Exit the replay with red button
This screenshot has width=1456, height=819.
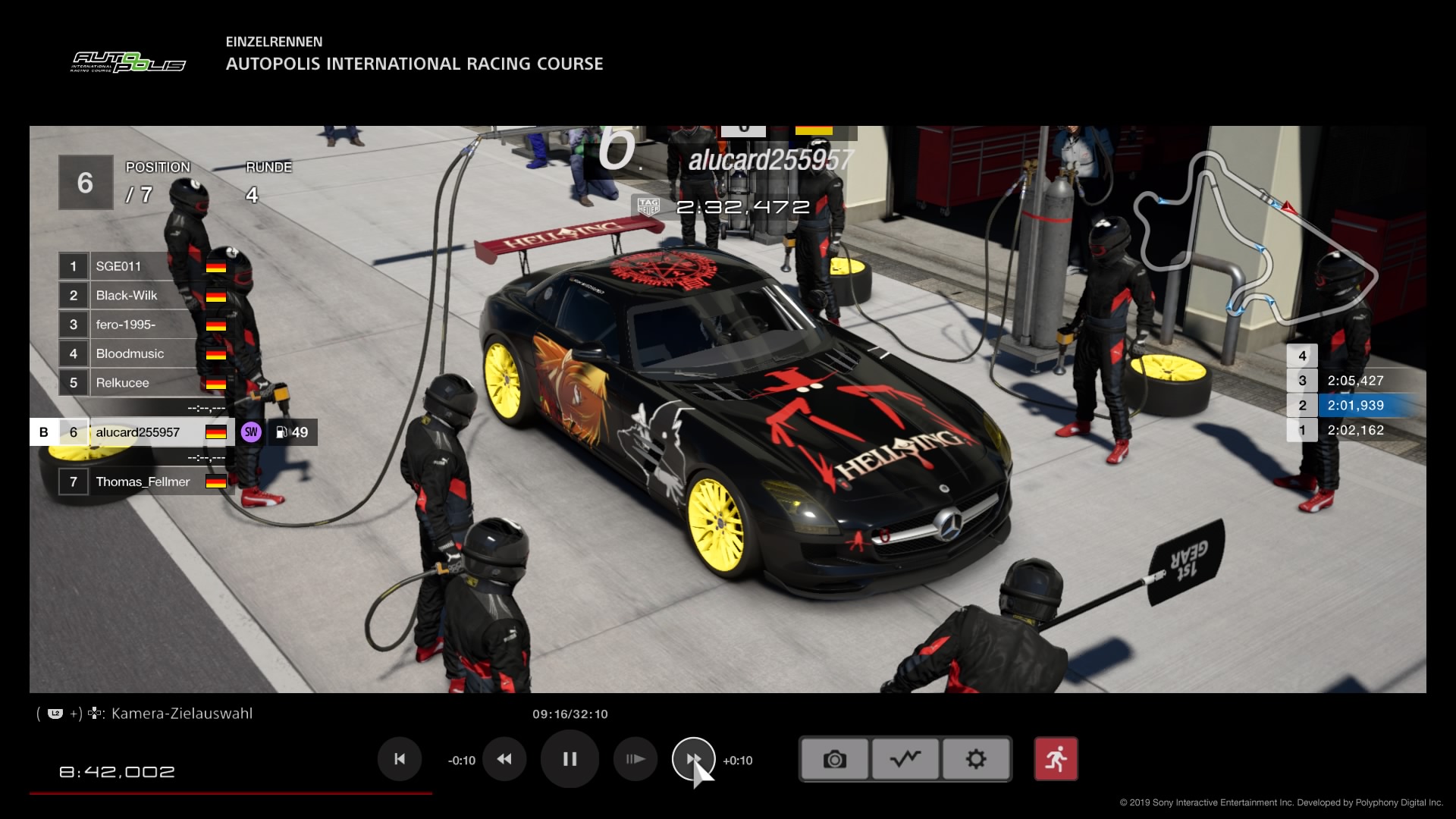click(1056, 759)
